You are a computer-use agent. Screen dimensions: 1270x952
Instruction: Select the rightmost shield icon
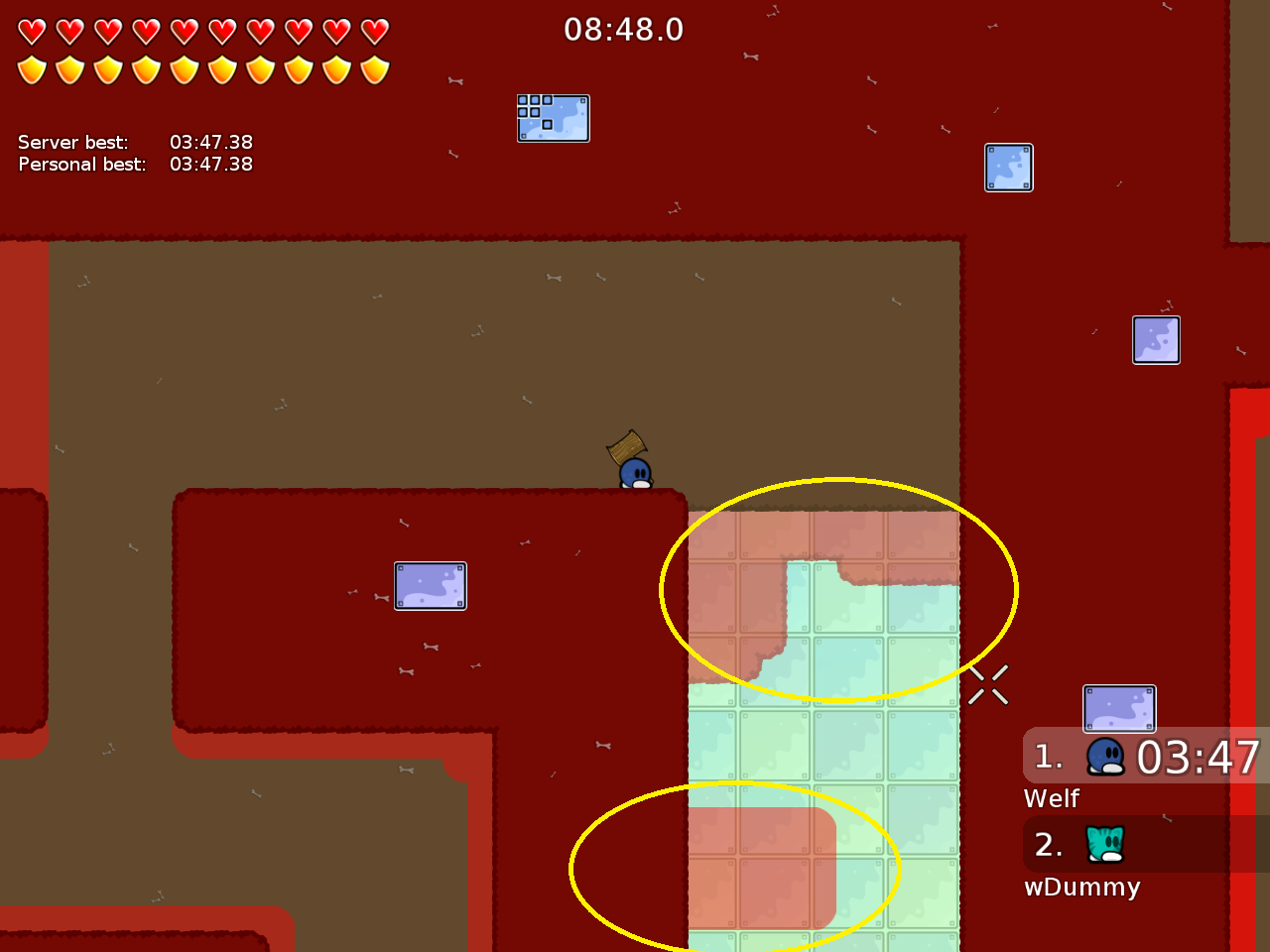tap(372, 69)
